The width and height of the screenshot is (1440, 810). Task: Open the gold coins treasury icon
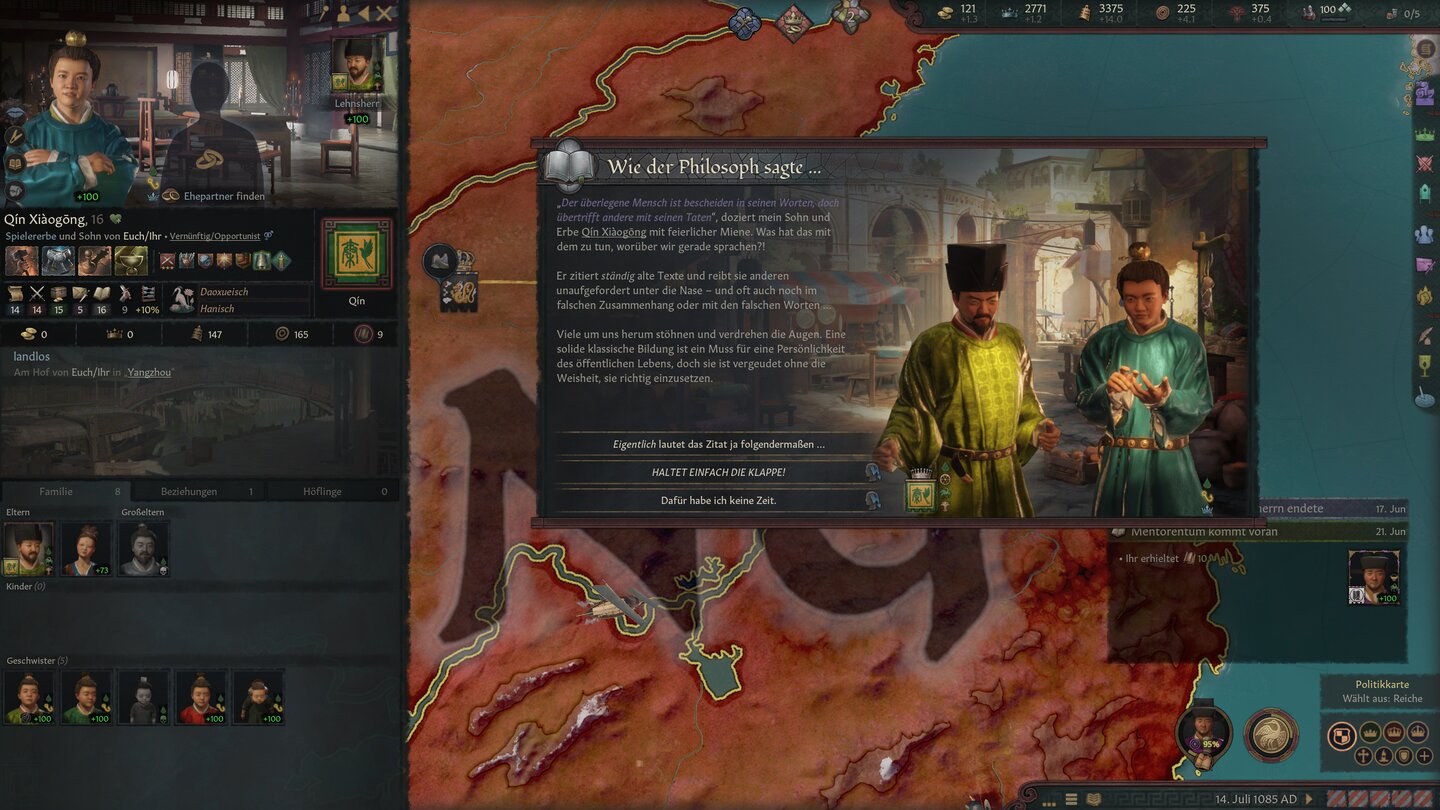click(x=944, y=13)
